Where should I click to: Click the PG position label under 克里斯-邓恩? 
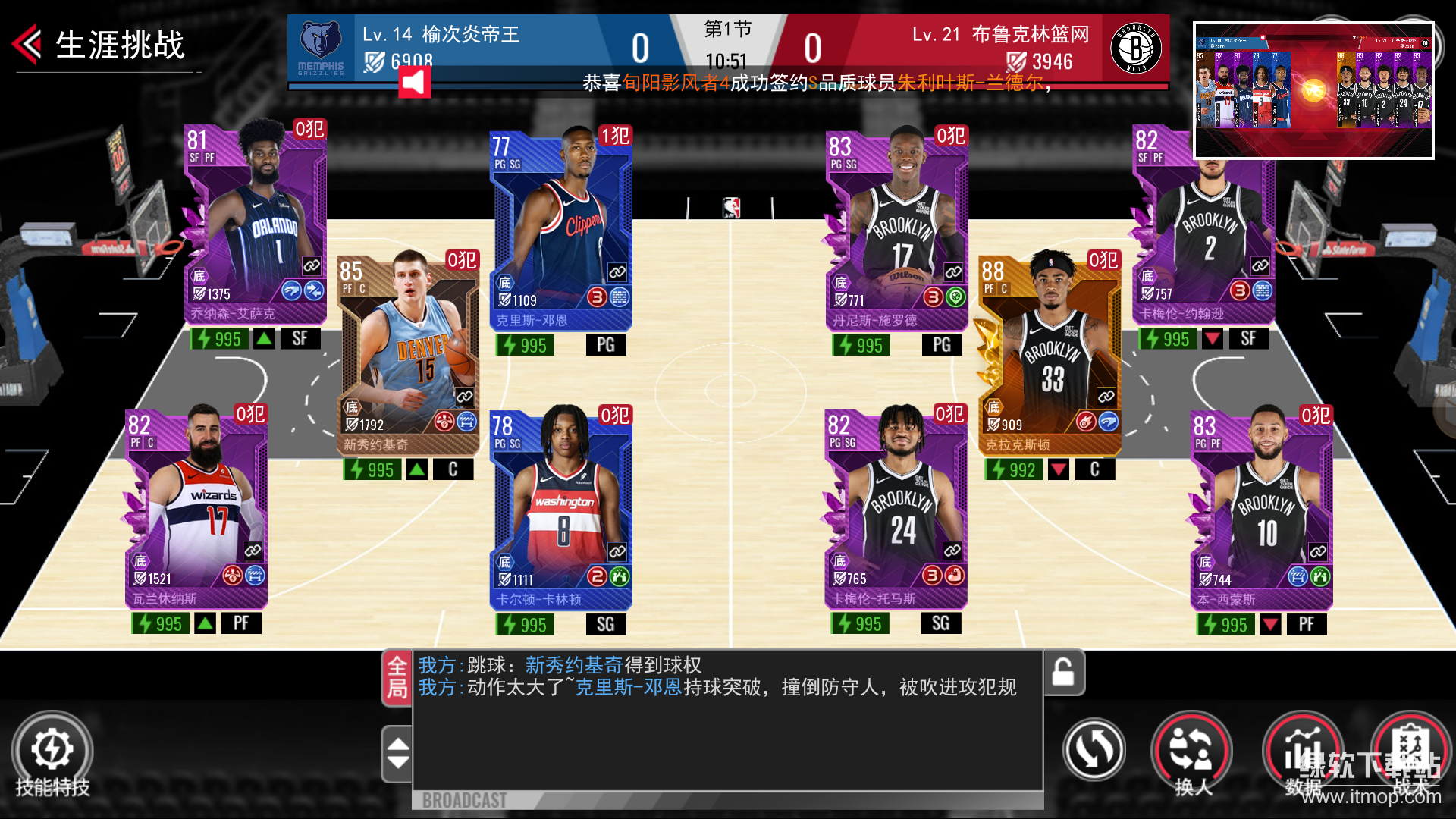click(604, 344)
